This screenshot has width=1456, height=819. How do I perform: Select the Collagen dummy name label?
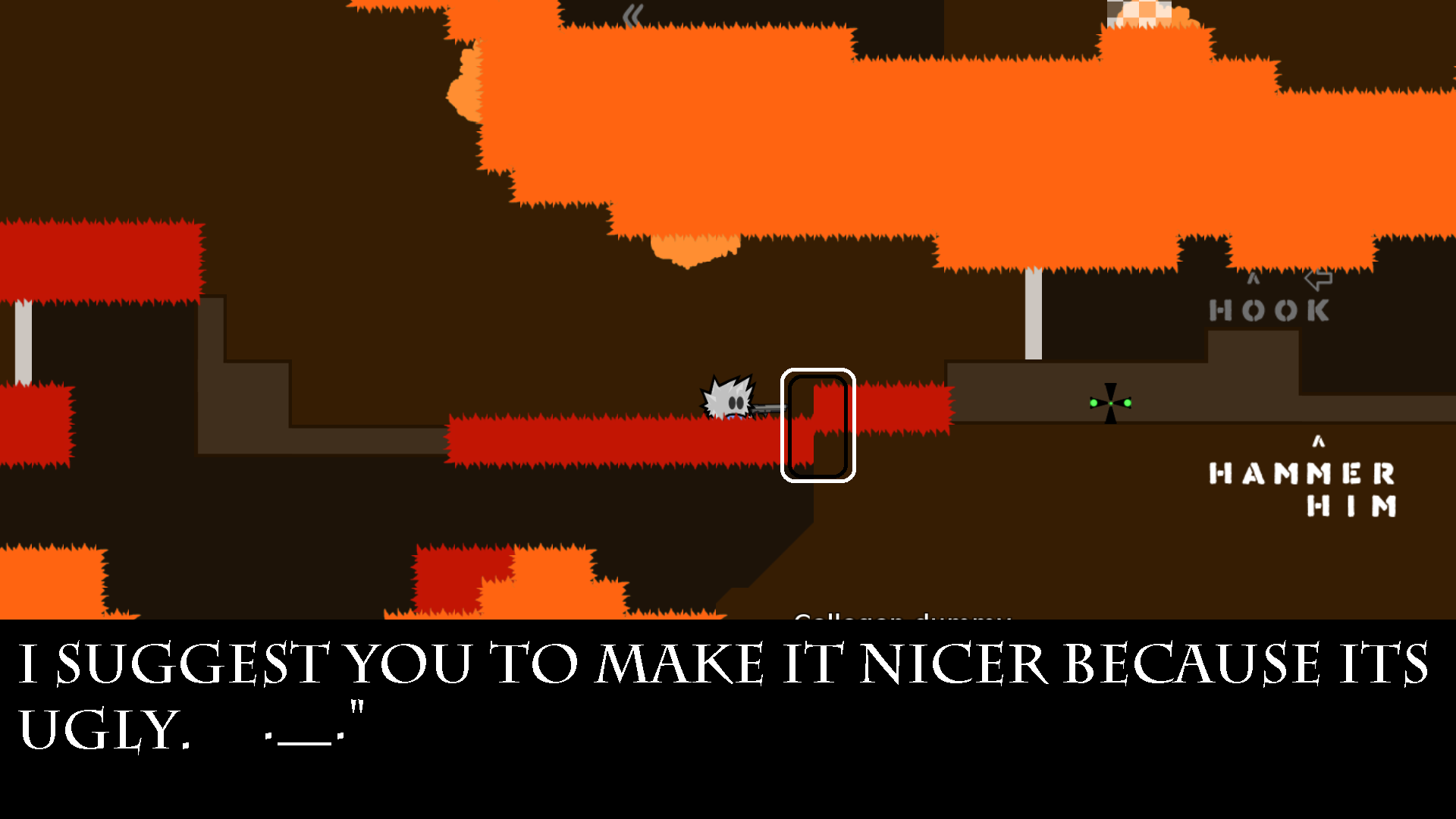click(x=902, y=618)
